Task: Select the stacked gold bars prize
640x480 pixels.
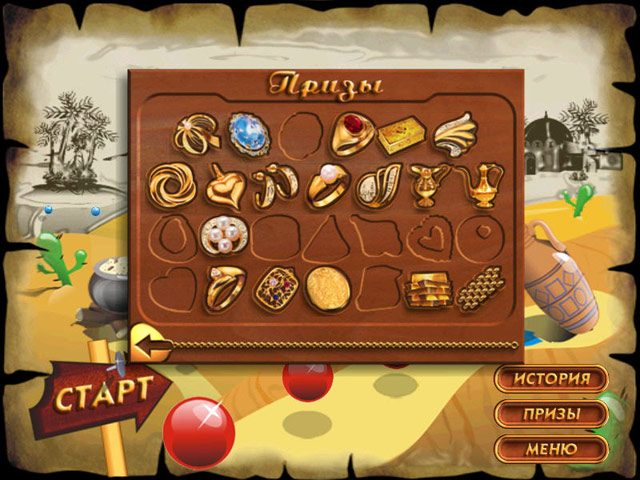Action: 426,290
